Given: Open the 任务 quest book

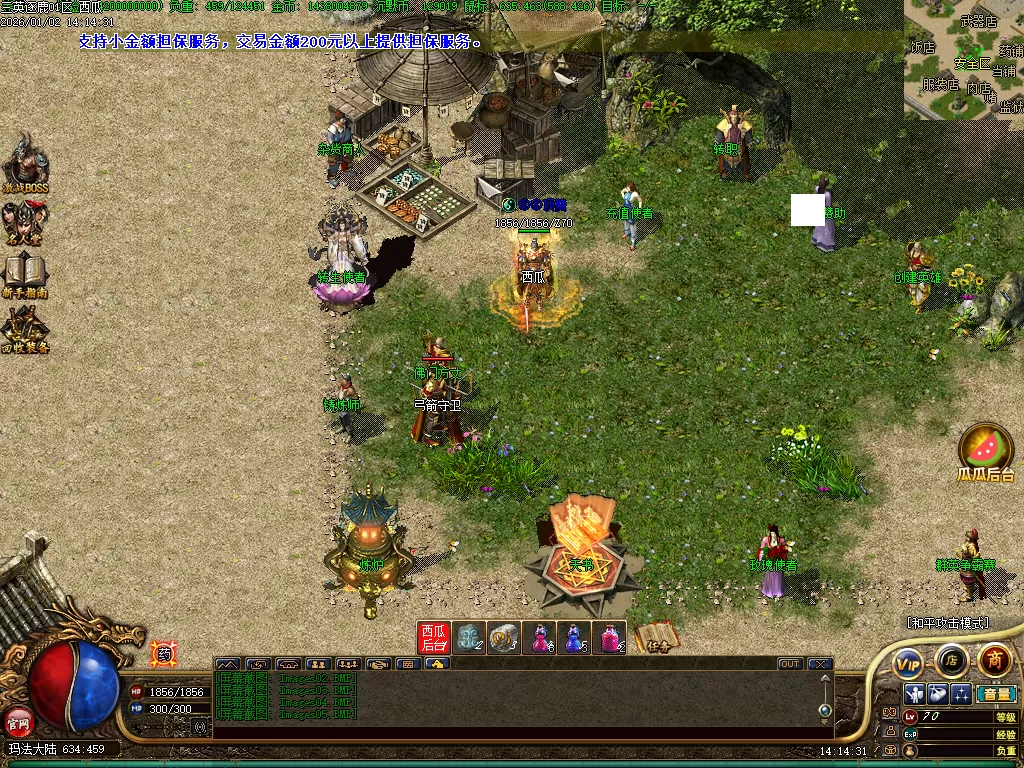Looking at the screenshot, I should [x=655, y=639].
